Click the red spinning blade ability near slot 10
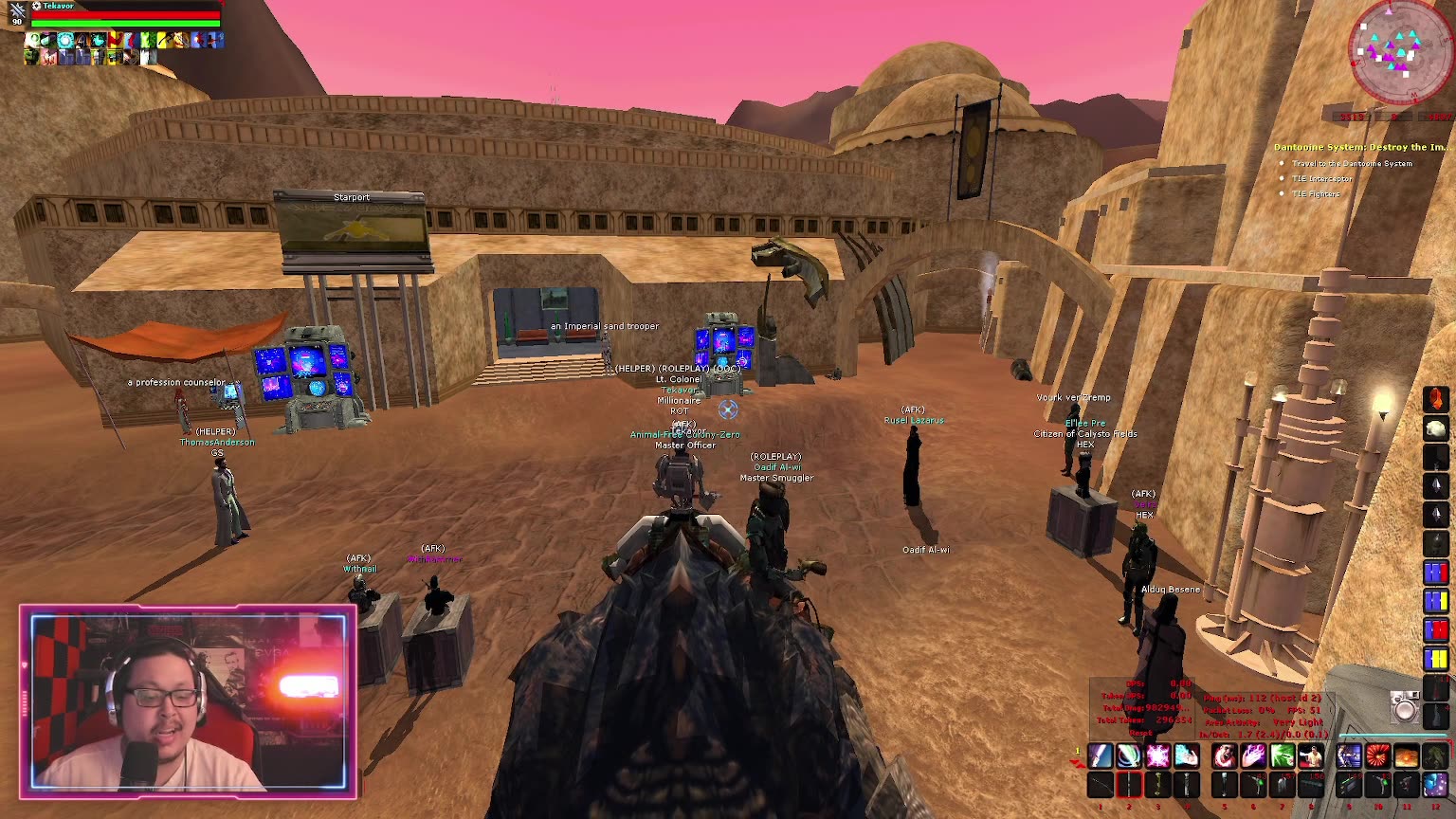1456x819 pixels. click(x=1376, y=756)
